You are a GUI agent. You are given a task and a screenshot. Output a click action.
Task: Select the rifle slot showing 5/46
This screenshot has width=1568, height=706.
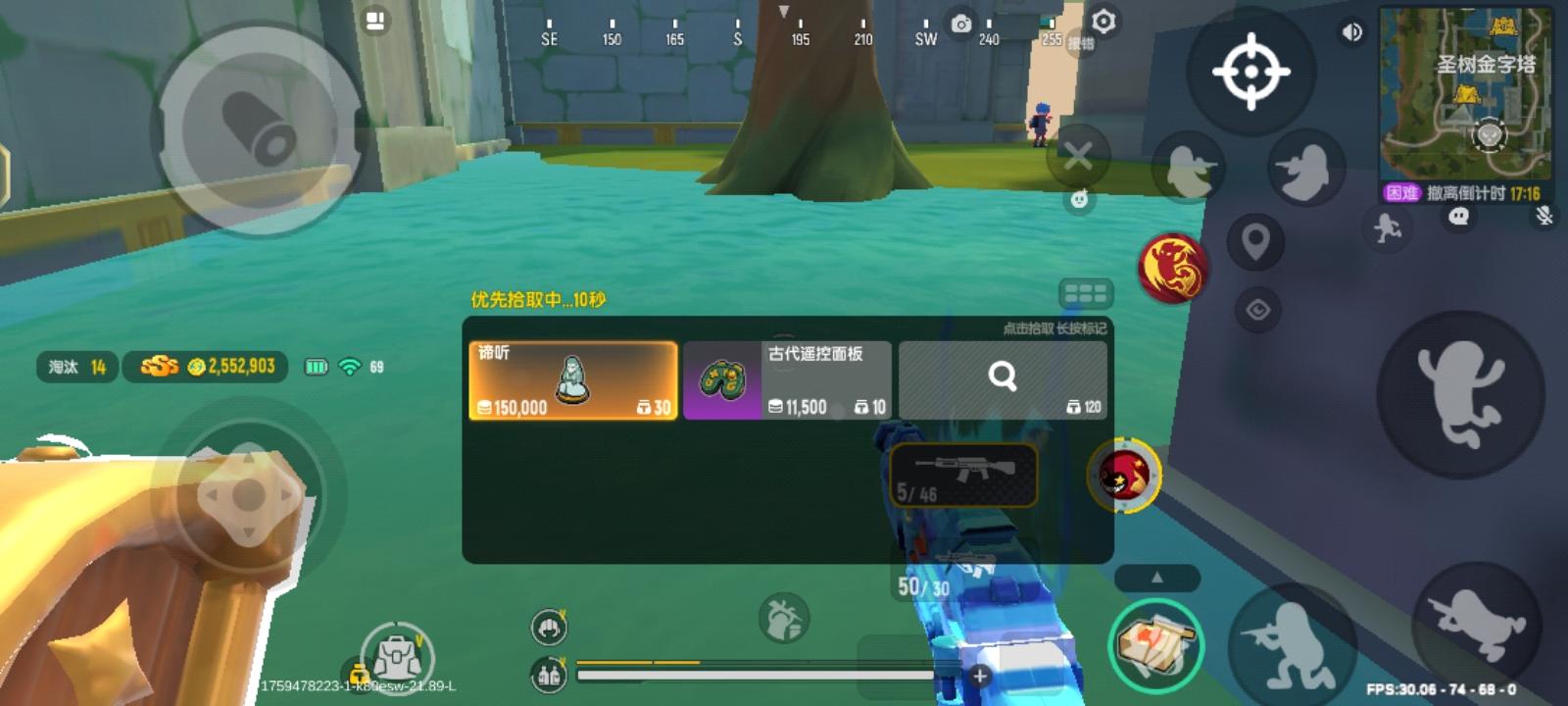(963, 474)
